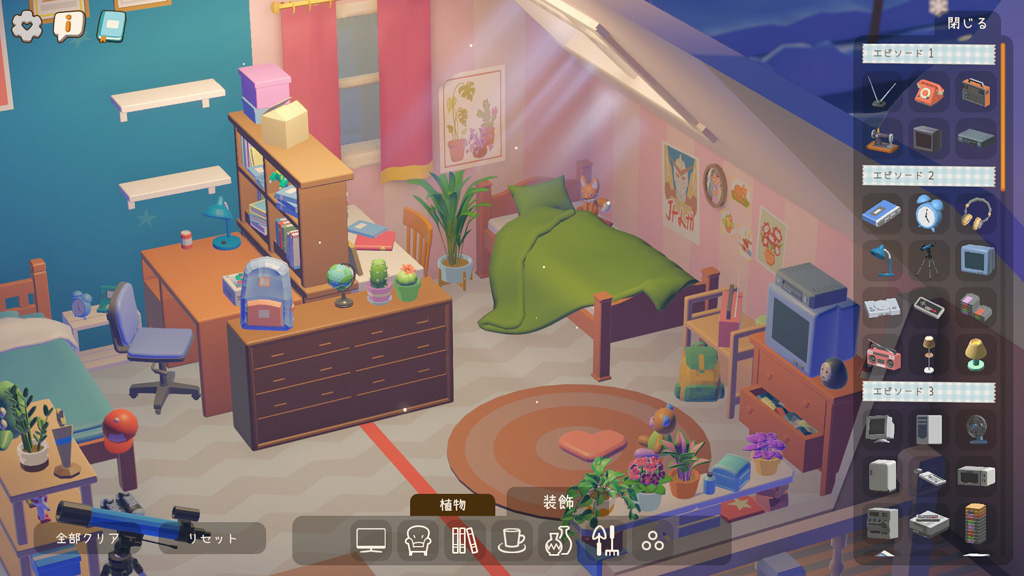Choose the microwave oven item

pyautogui.click(x=976, y=476)
